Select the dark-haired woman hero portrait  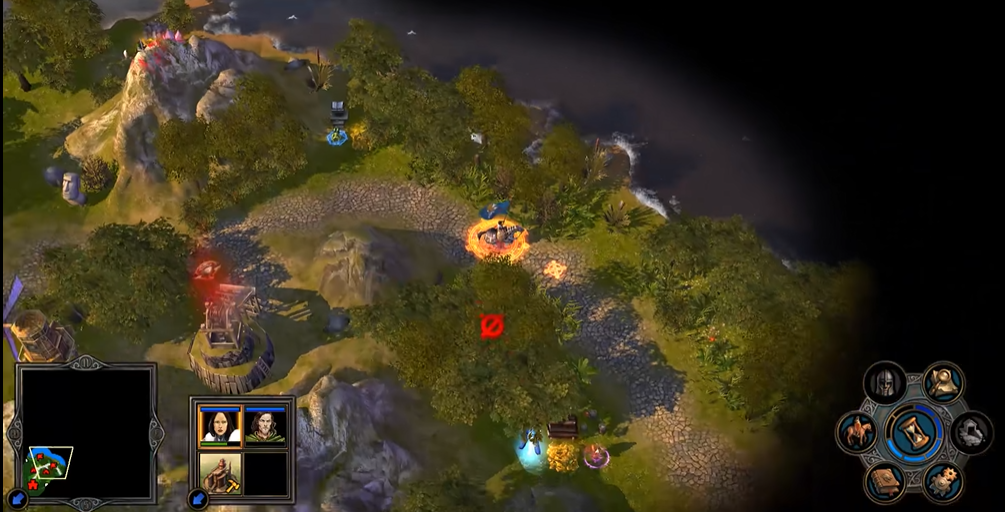tap(220, 425)
